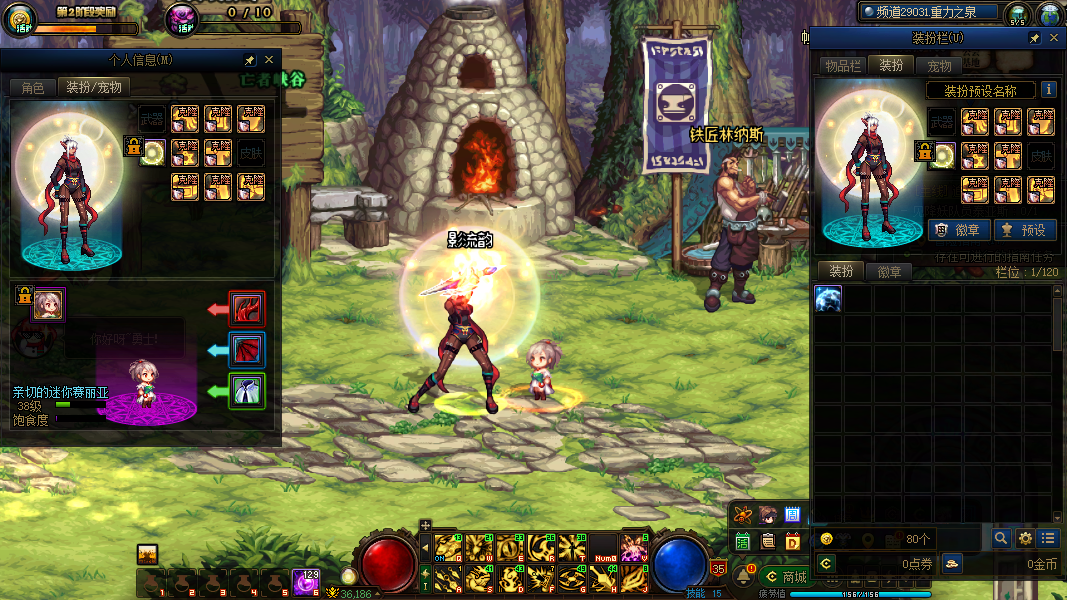Image resolution: width=1067 pixels, height=600 pixels.
Task: Close the 装扮栏 wardrobe panel
Action: click(x=1054, y=38)
